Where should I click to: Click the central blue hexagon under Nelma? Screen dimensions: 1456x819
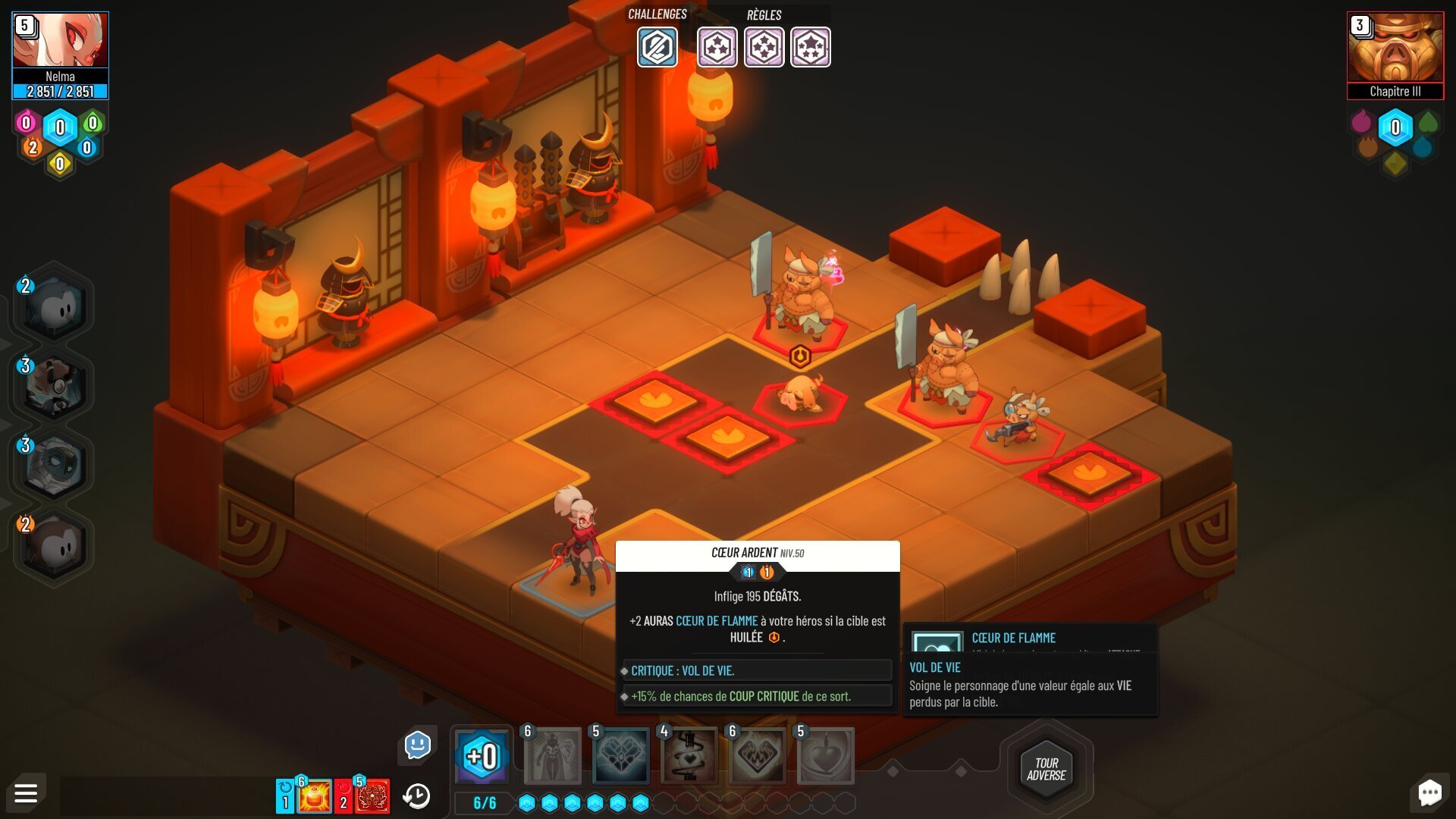(x=60, y=127)
